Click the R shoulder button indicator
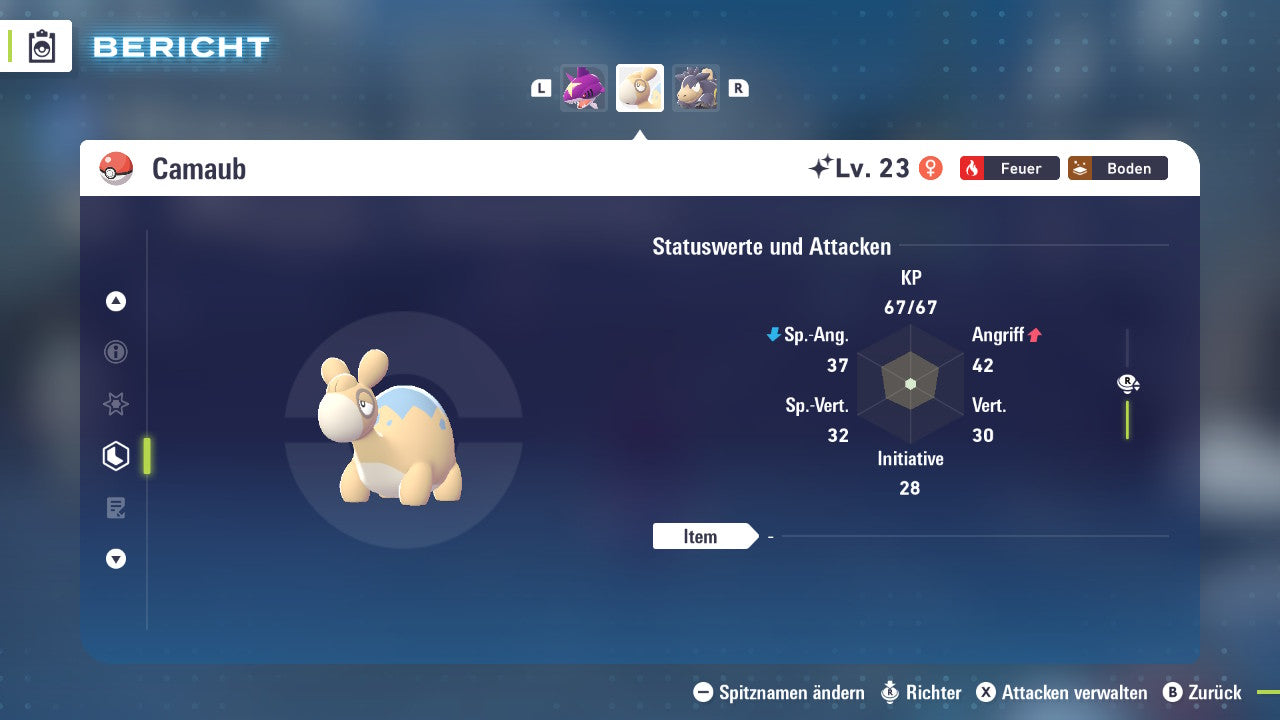 739,88
